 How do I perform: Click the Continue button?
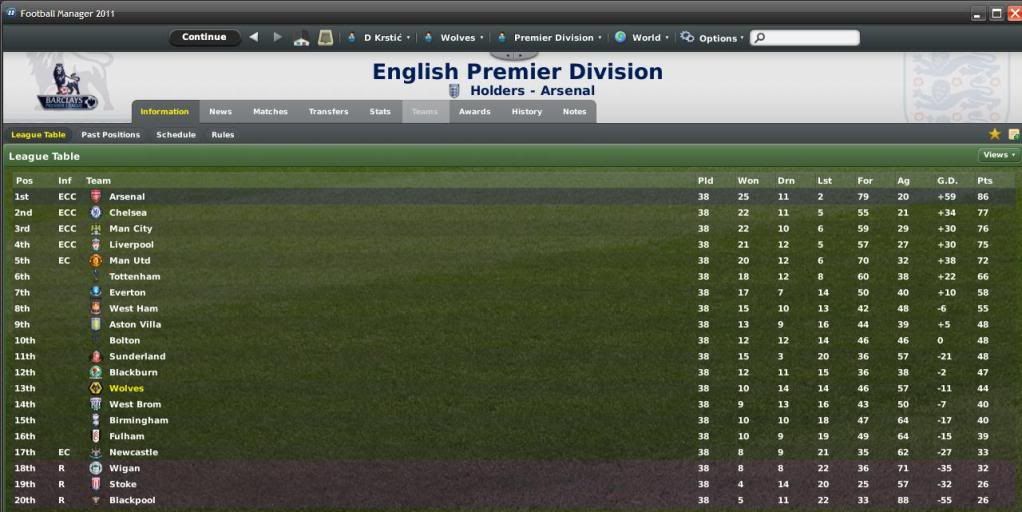point(204,38)
